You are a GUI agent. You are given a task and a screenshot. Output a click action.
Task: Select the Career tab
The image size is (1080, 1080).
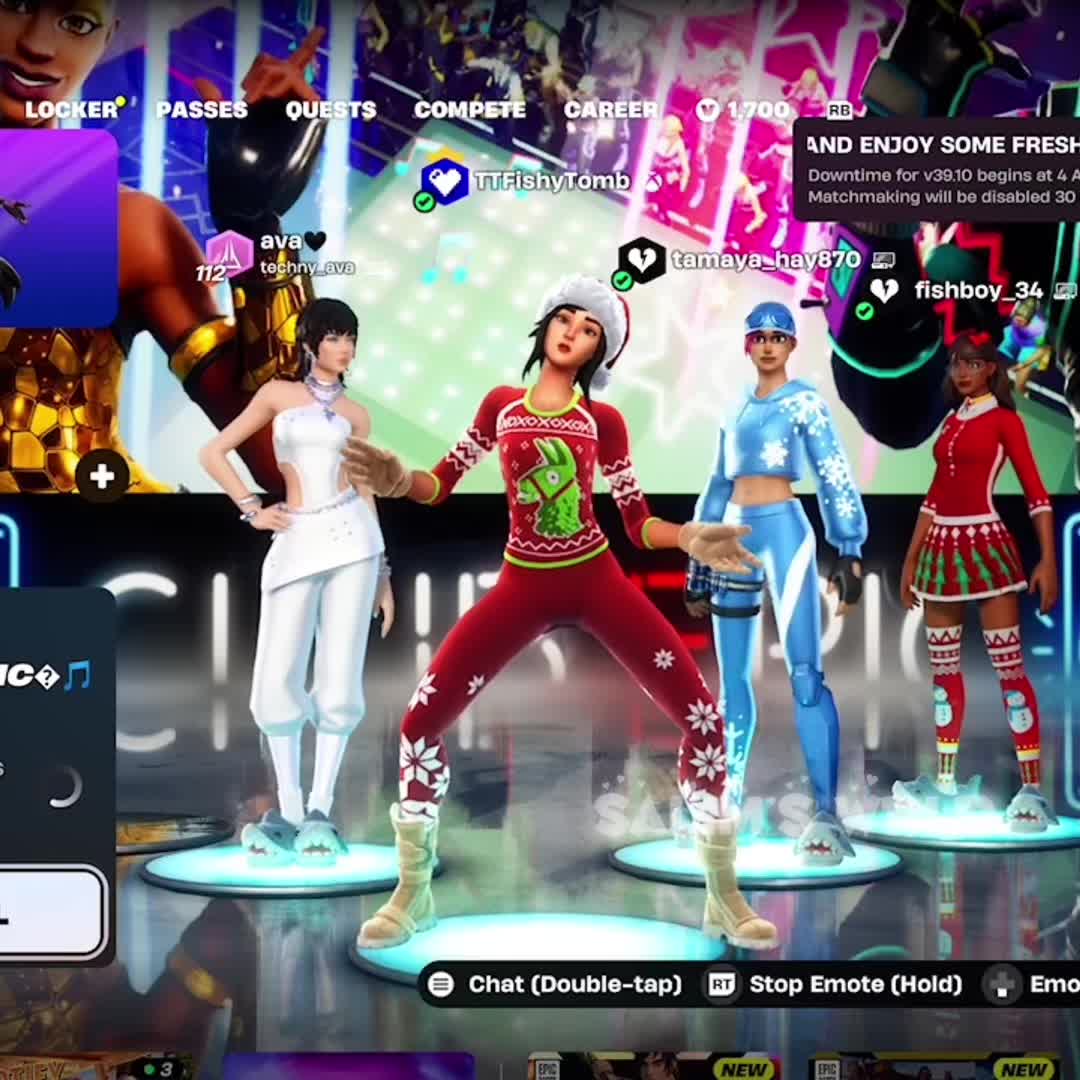(x=610, y=110)
